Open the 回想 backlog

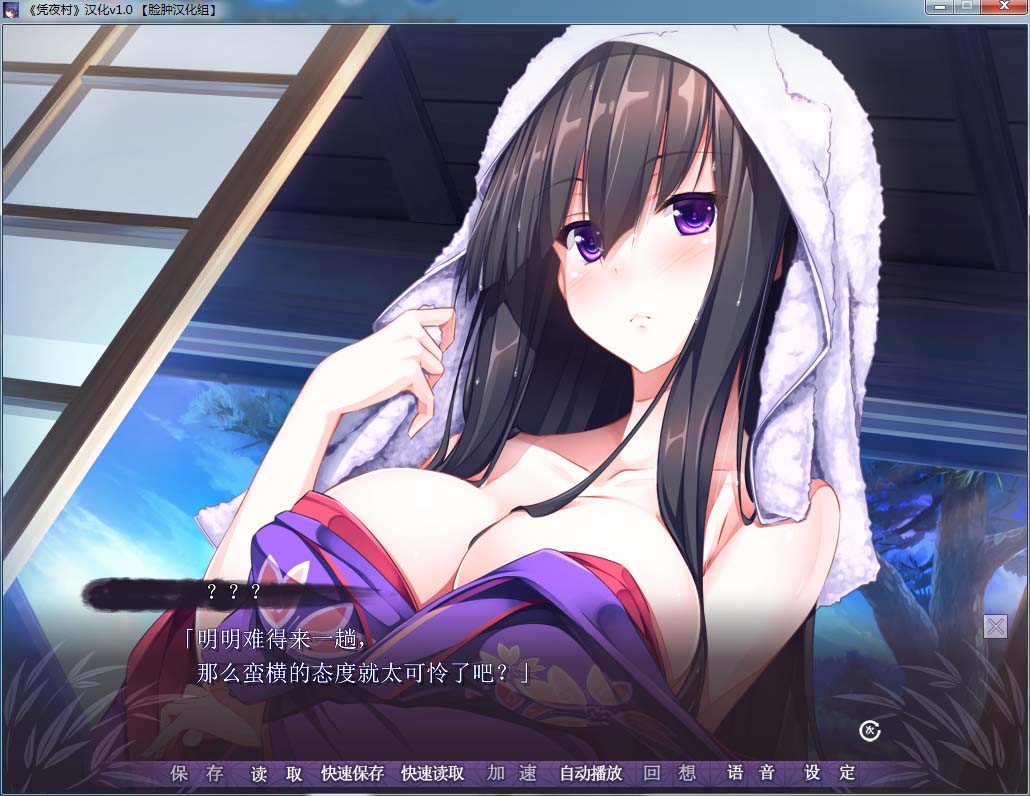[x=669, y=773]
